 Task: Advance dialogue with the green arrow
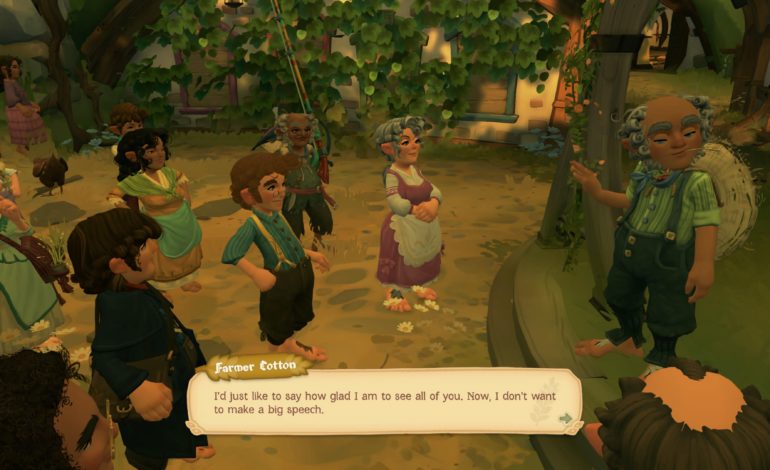coord(566,418)
